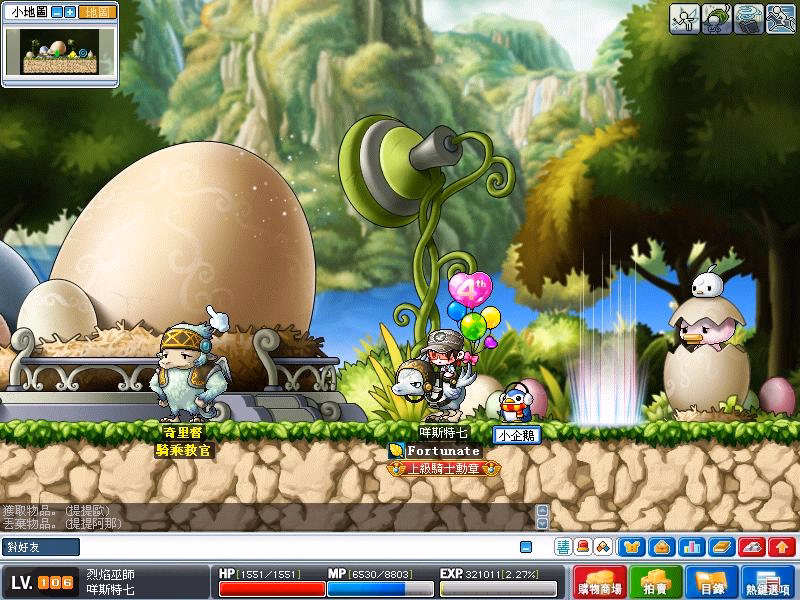Open the 地圖 world map button

click(96, 13)
